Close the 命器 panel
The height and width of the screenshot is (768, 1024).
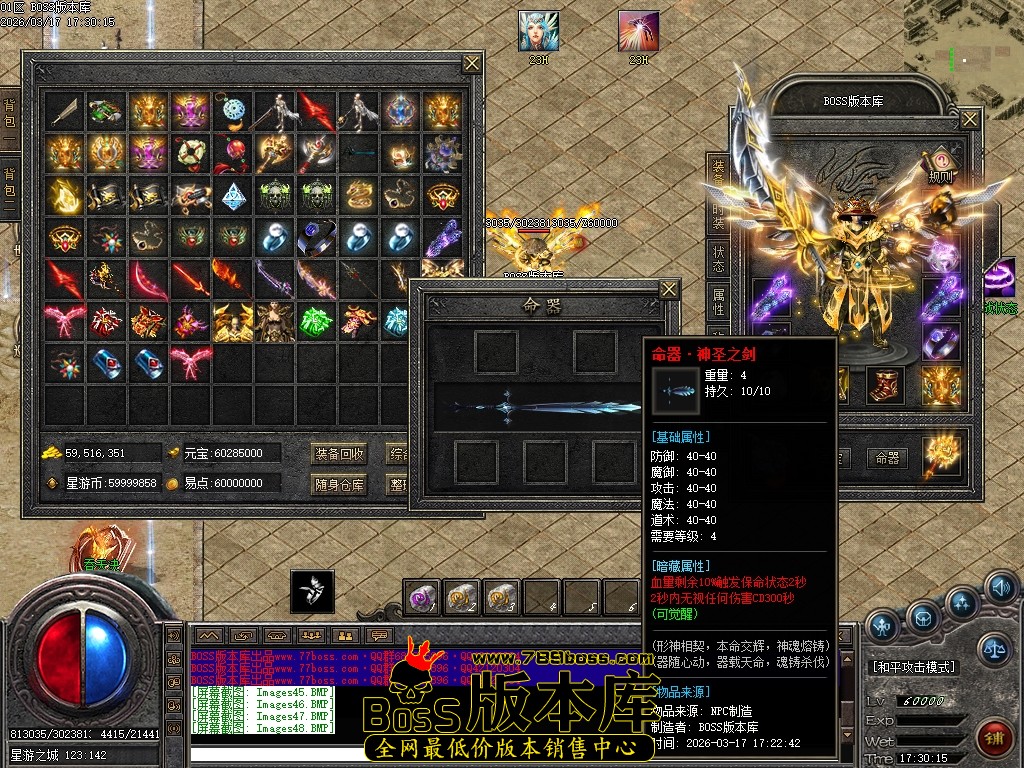669,290
